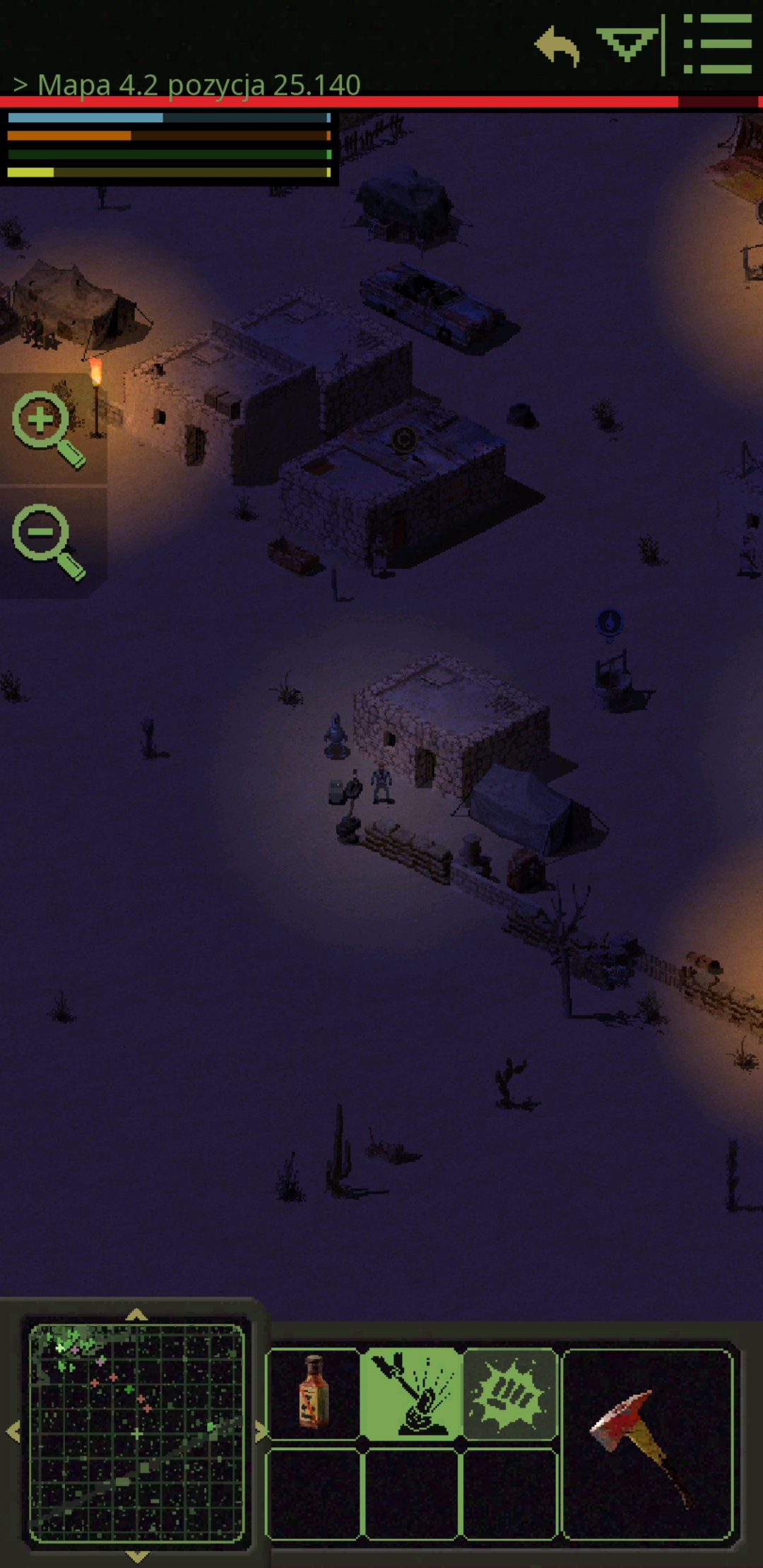Open the green grid minimap

tap(136, 1432)
